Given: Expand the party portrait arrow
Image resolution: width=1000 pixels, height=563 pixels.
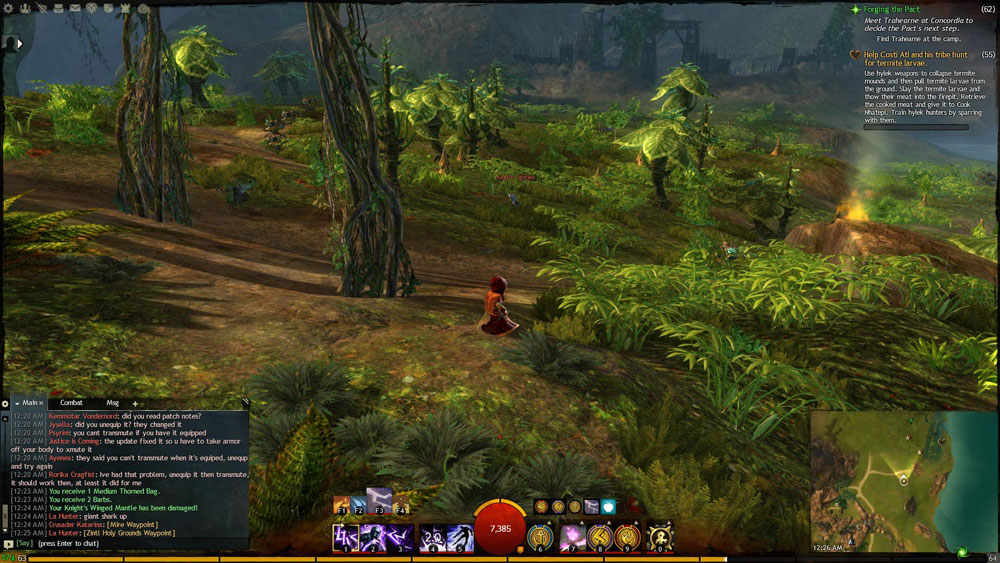Looking at the screenshot, I should coord(18,43).
